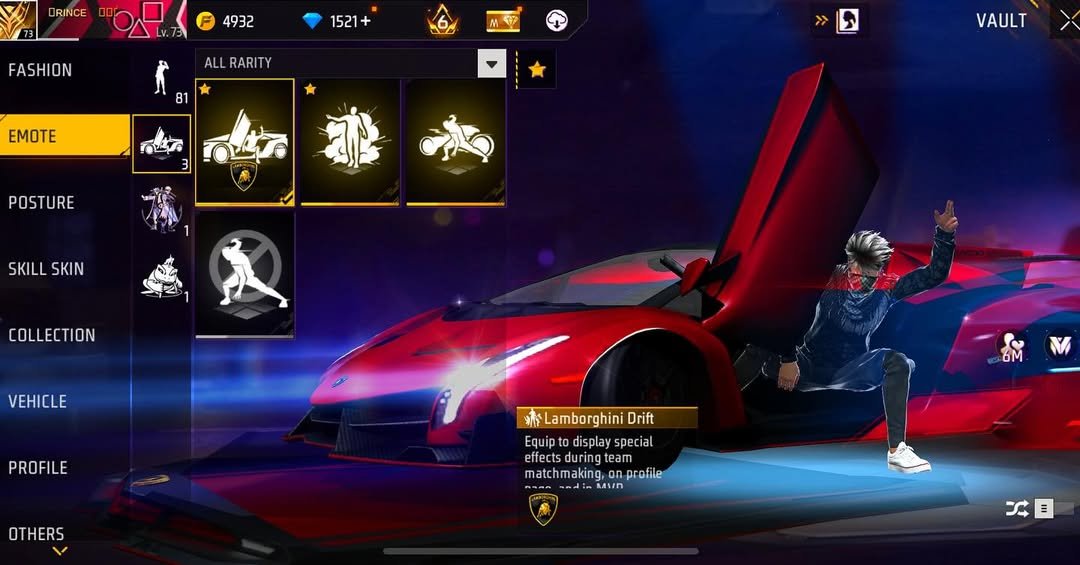Open the dancing figure sub-tab with 81 items
This screenshot has width=1080, height=565.
coord(162,78)
